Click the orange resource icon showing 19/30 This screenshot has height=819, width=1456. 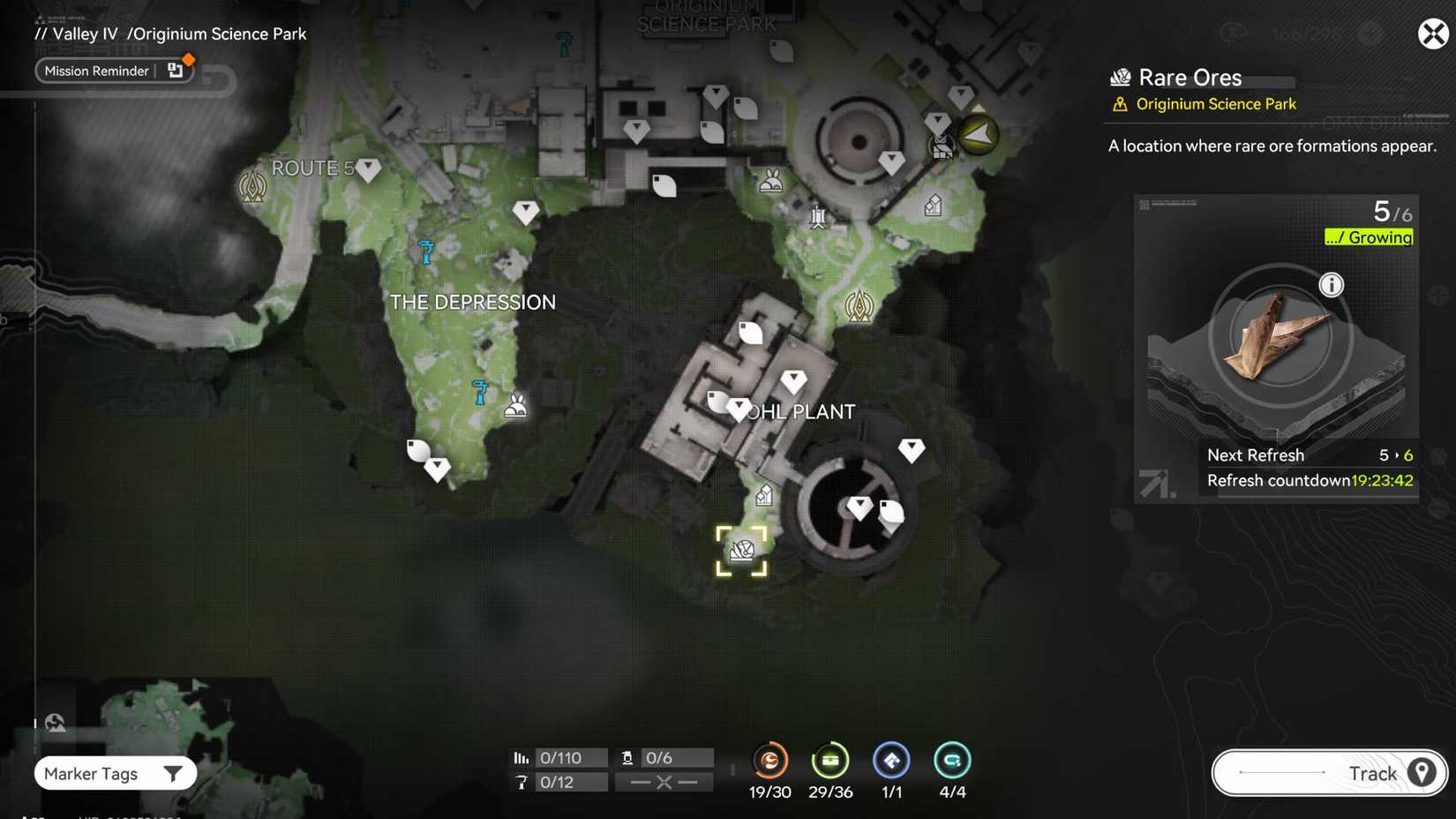pos(769,761)
